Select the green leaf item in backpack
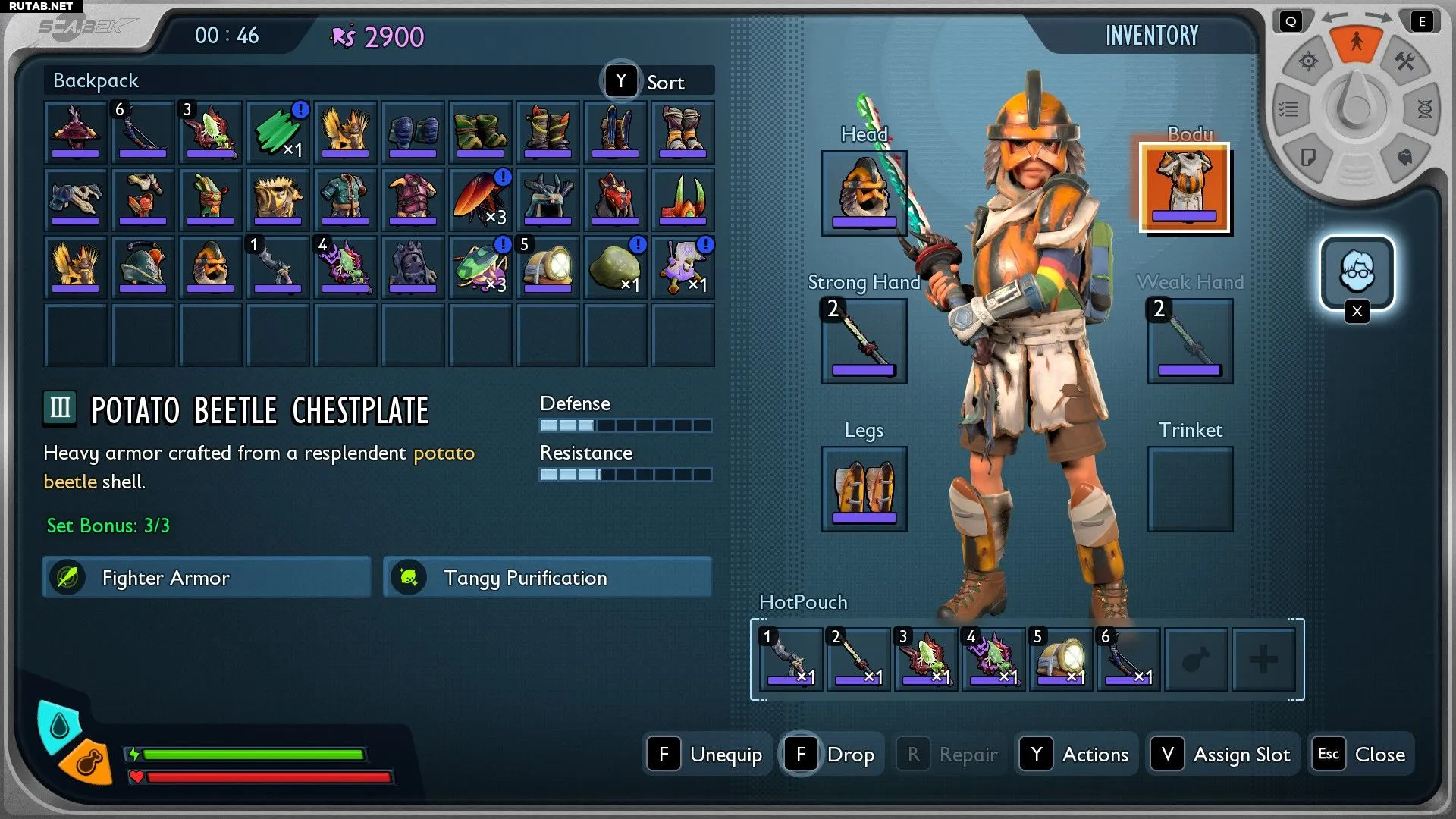 click(x=278, y=131)
